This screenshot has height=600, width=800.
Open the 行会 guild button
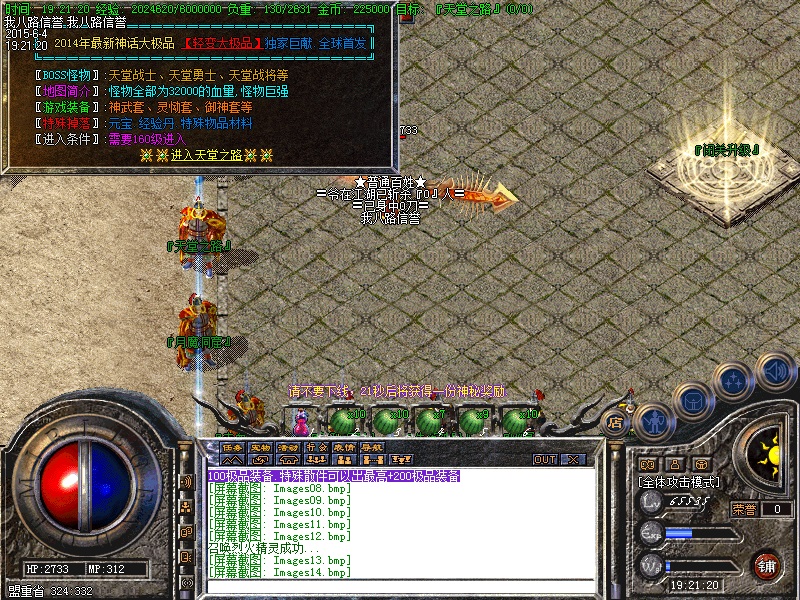pyautogui.click(x=316, y=447)
